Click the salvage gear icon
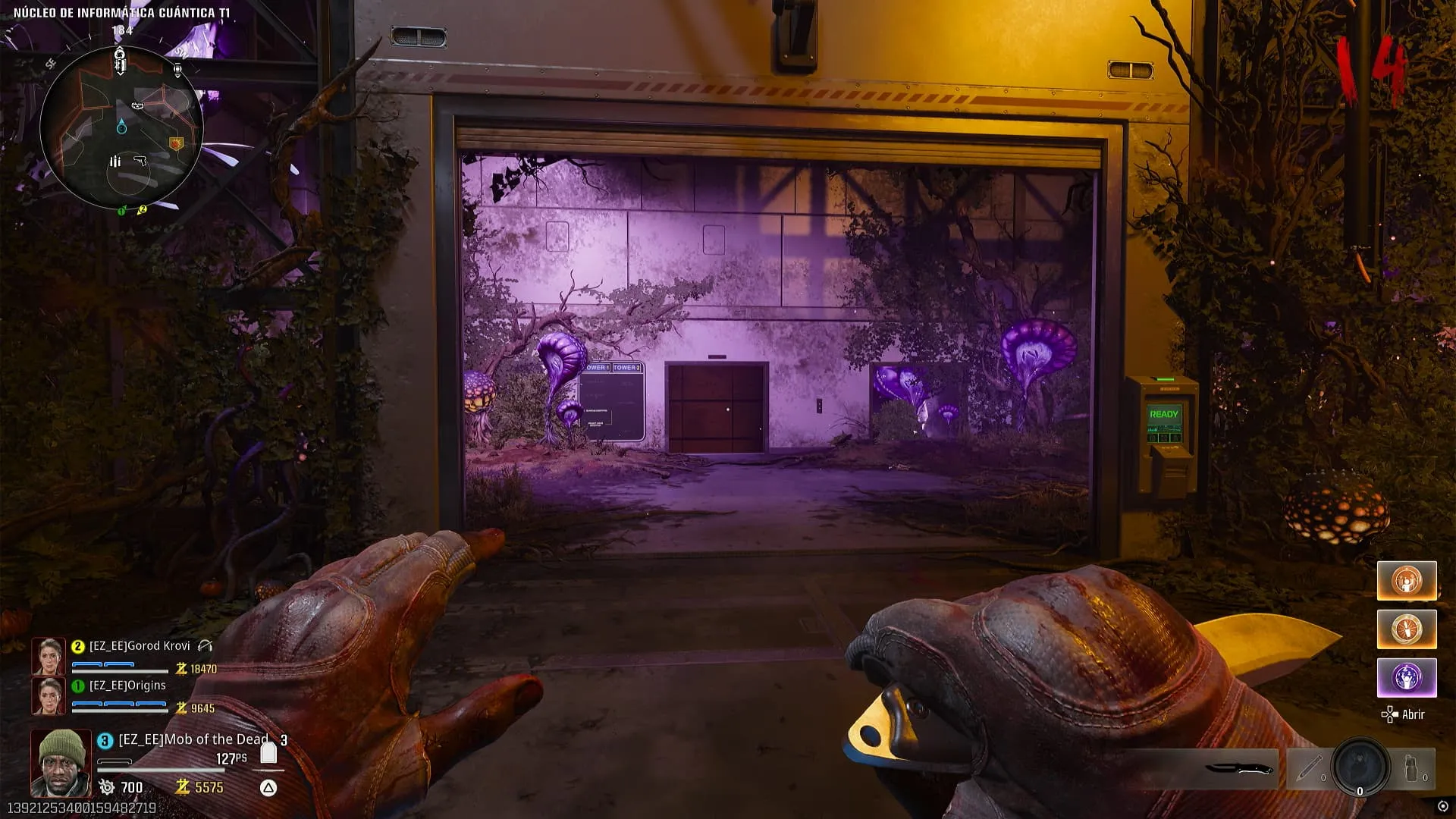1456x819 pixels. pyautogui.click(x=107, y=787)
